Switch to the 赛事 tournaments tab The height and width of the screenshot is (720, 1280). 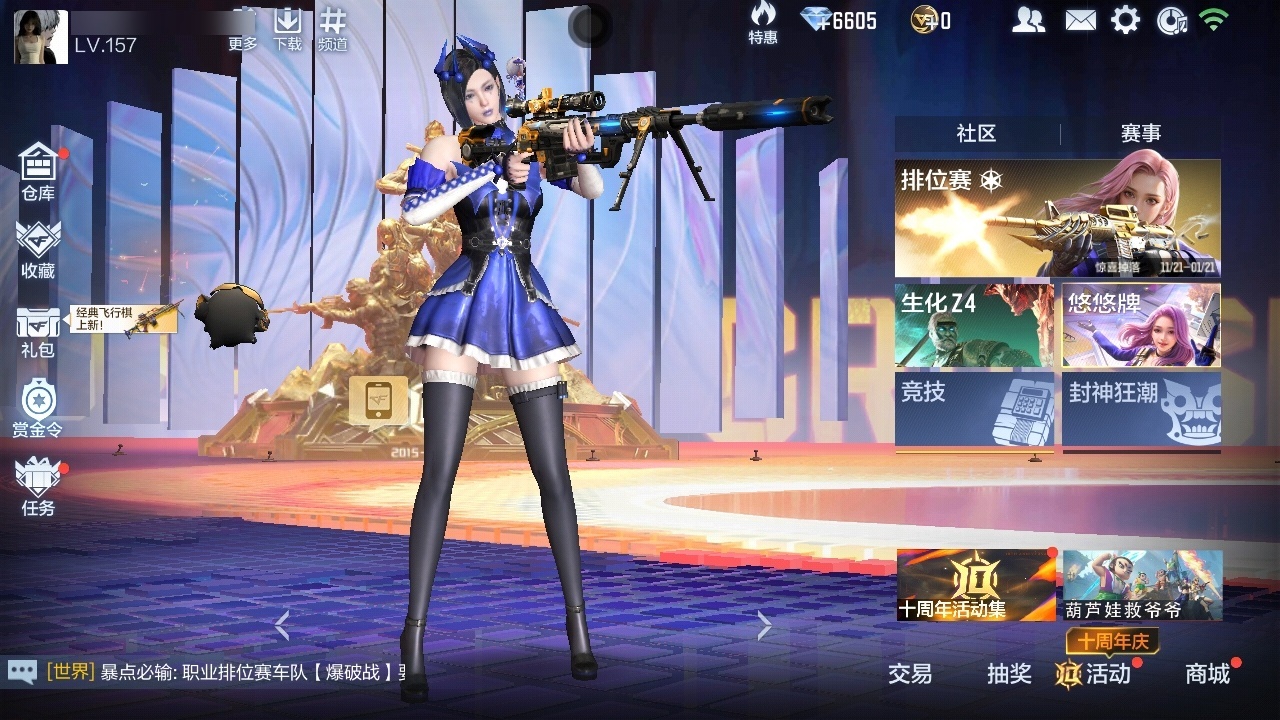pos(1141,133)
